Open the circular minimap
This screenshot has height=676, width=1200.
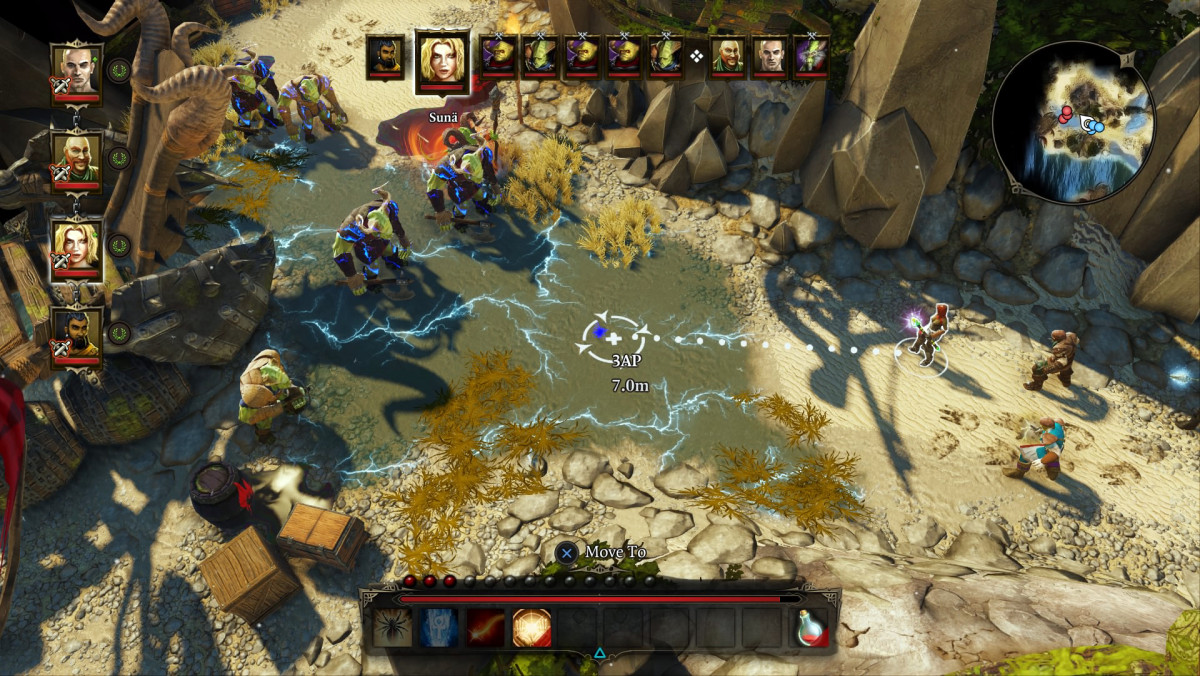coord(1074,122)
